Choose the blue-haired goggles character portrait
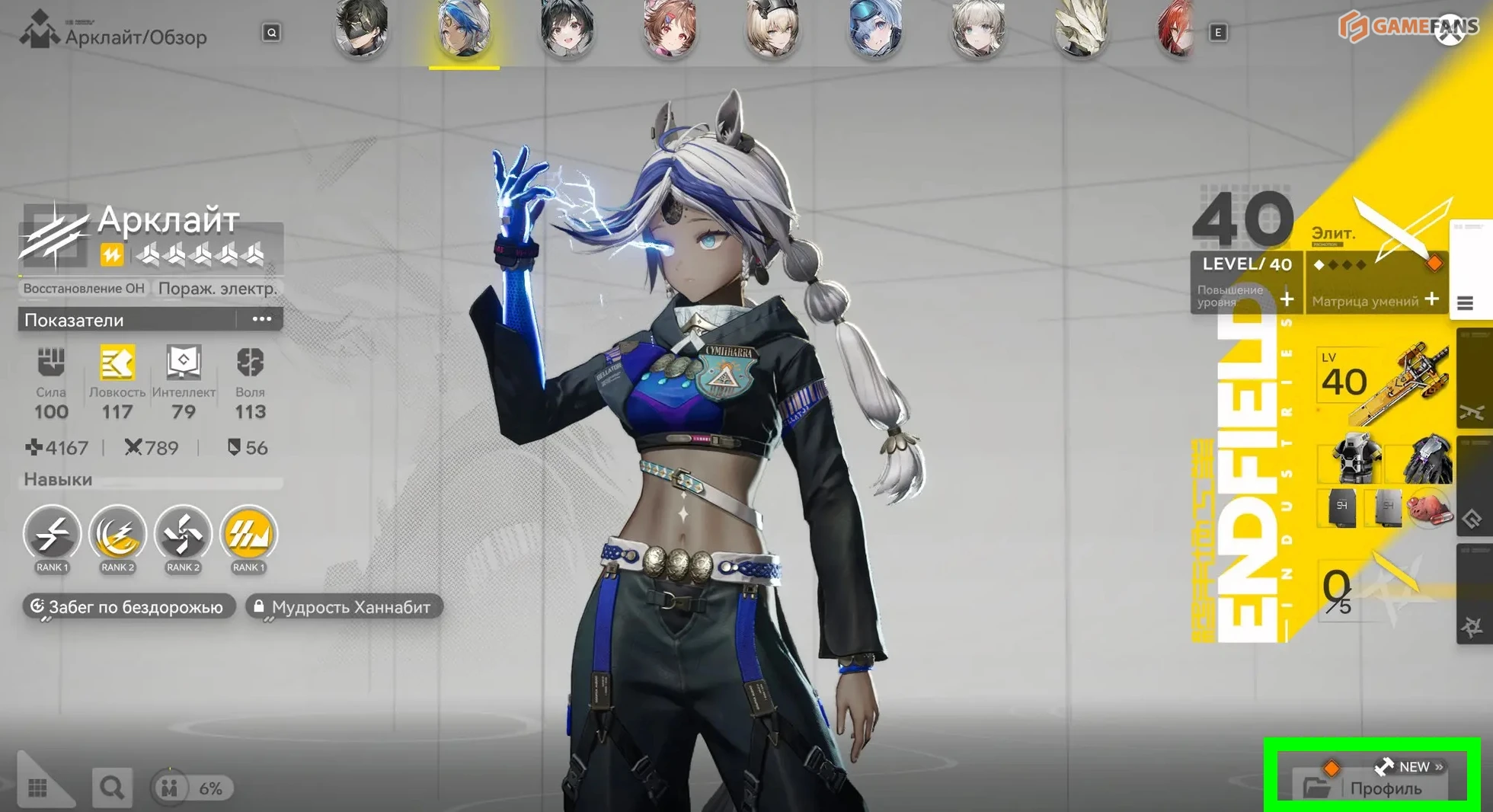1493x812 pixels. pyautogui.click(x=874, y=29)
